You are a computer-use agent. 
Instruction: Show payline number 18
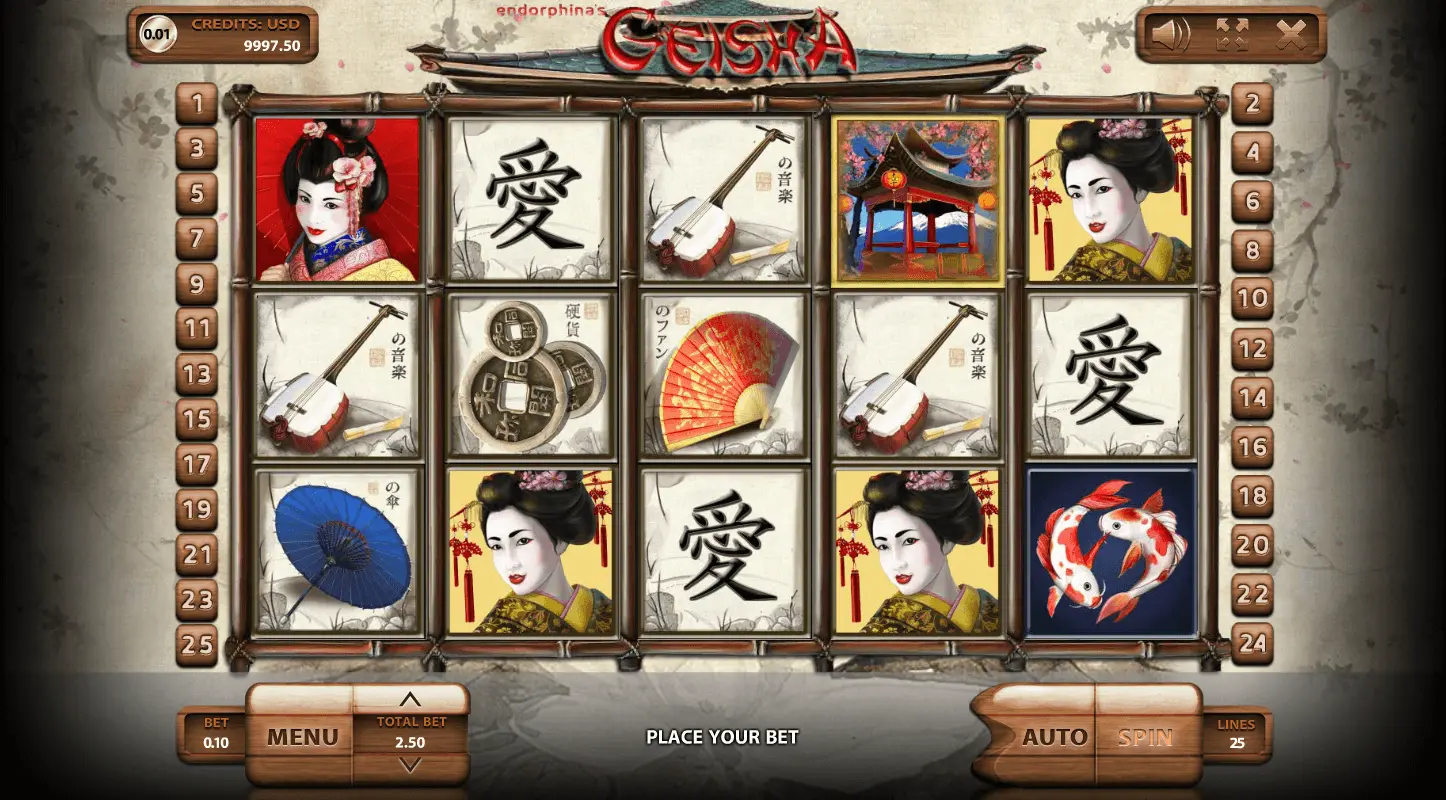coord(1252,497)
